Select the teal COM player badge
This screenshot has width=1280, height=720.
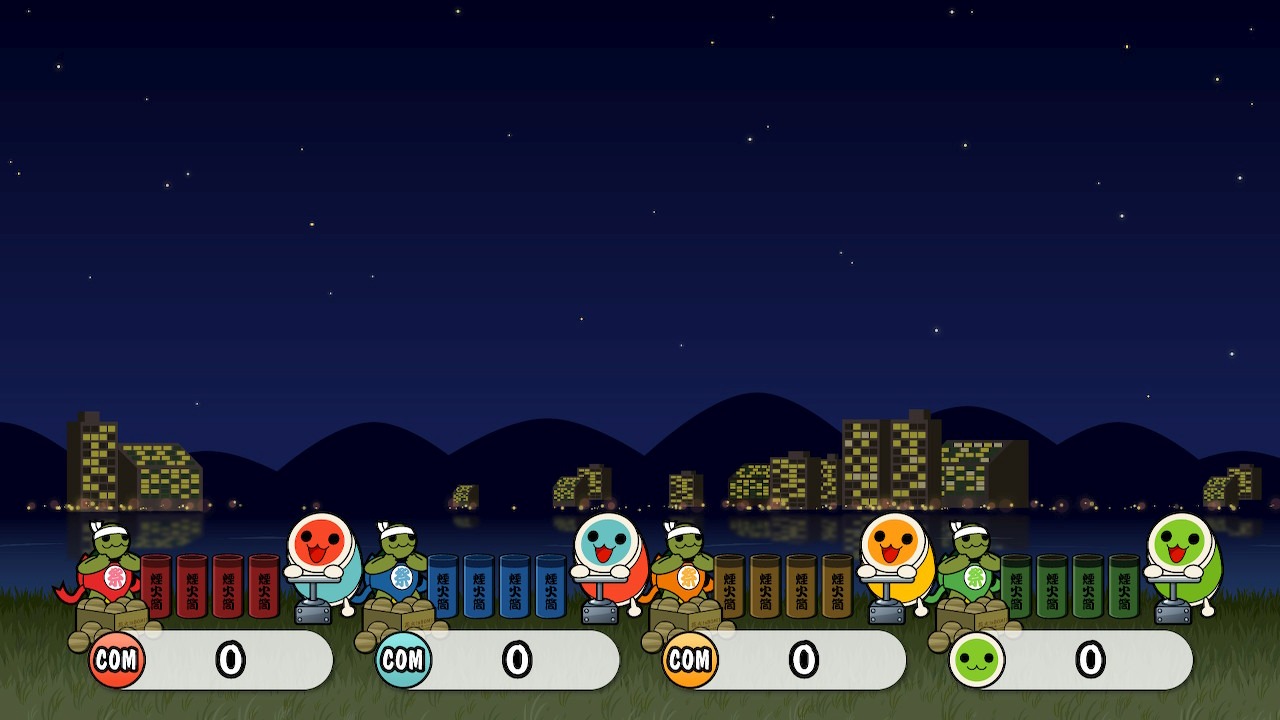tap(403, 660)
